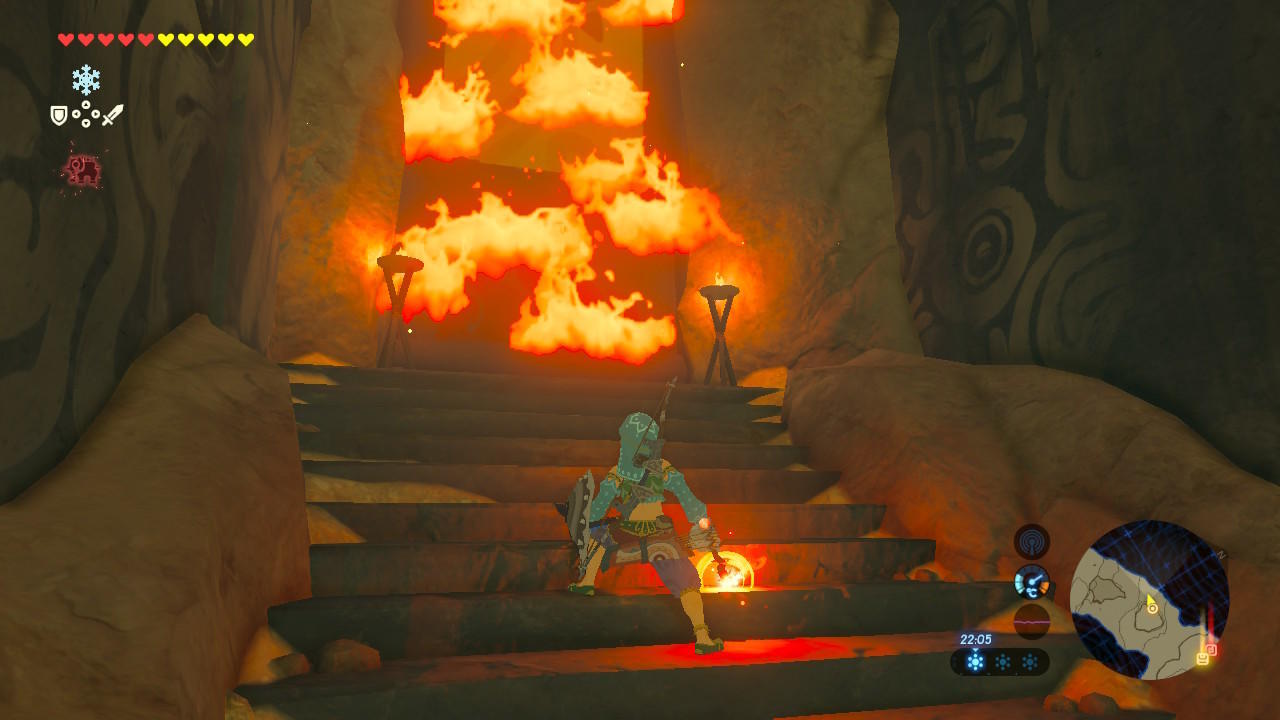
Task: Select the yellow stamp marker on minimap
Action: (1202, 659)
